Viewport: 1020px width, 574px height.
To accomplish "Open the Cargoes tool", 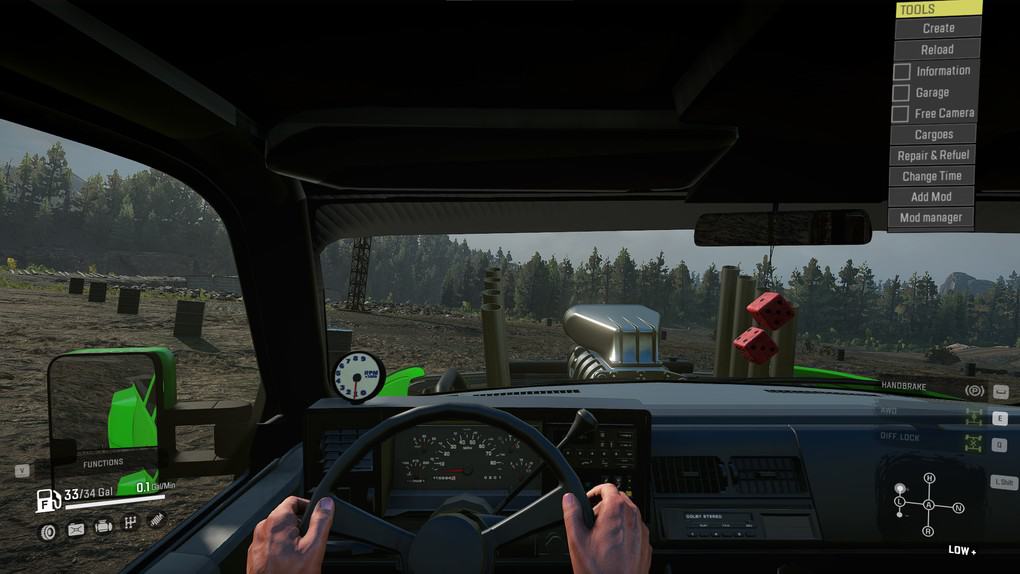I will [933, 134].
